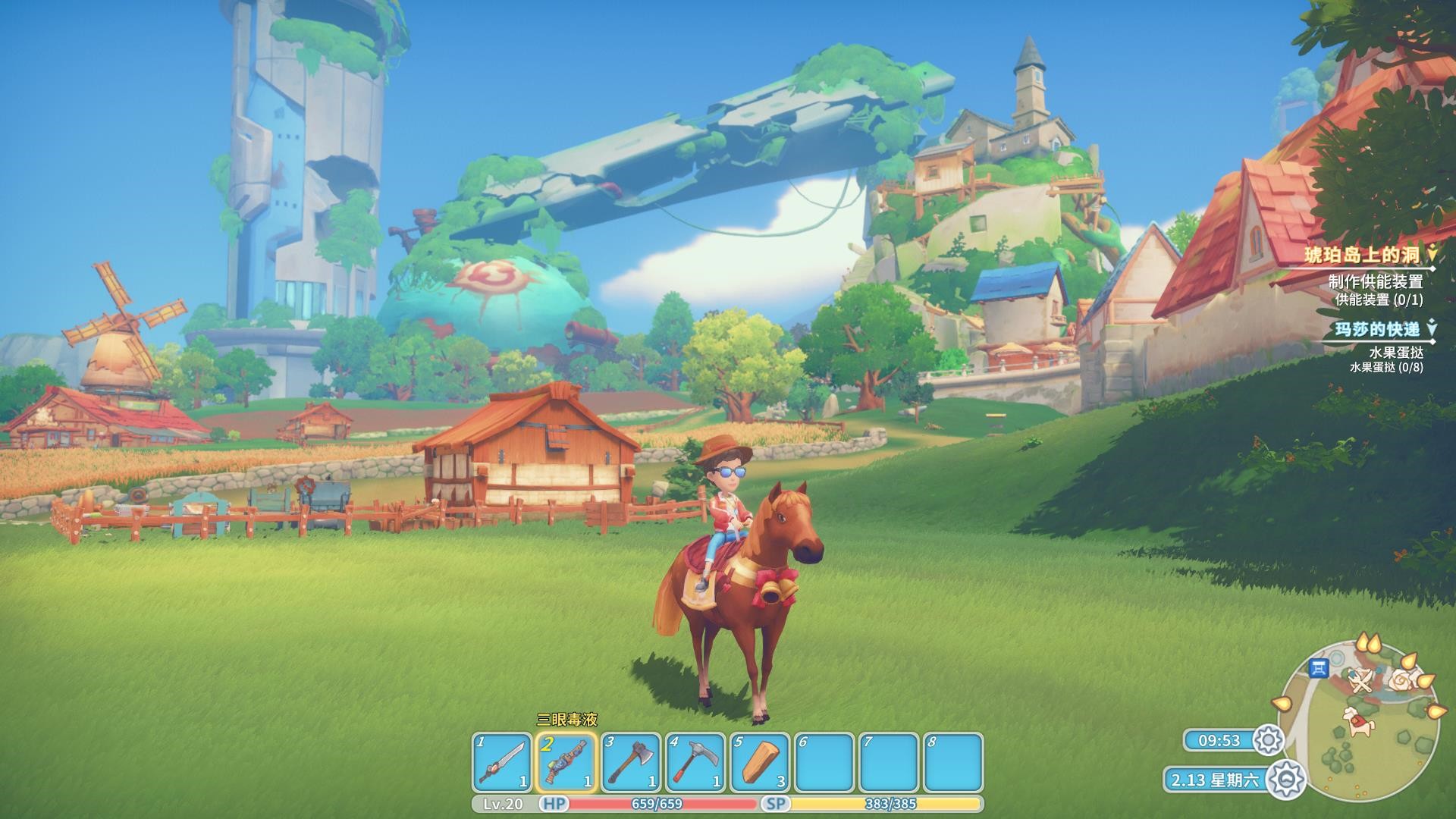
Task: Equip the axe from the hotbar
Action: (631, 762)
